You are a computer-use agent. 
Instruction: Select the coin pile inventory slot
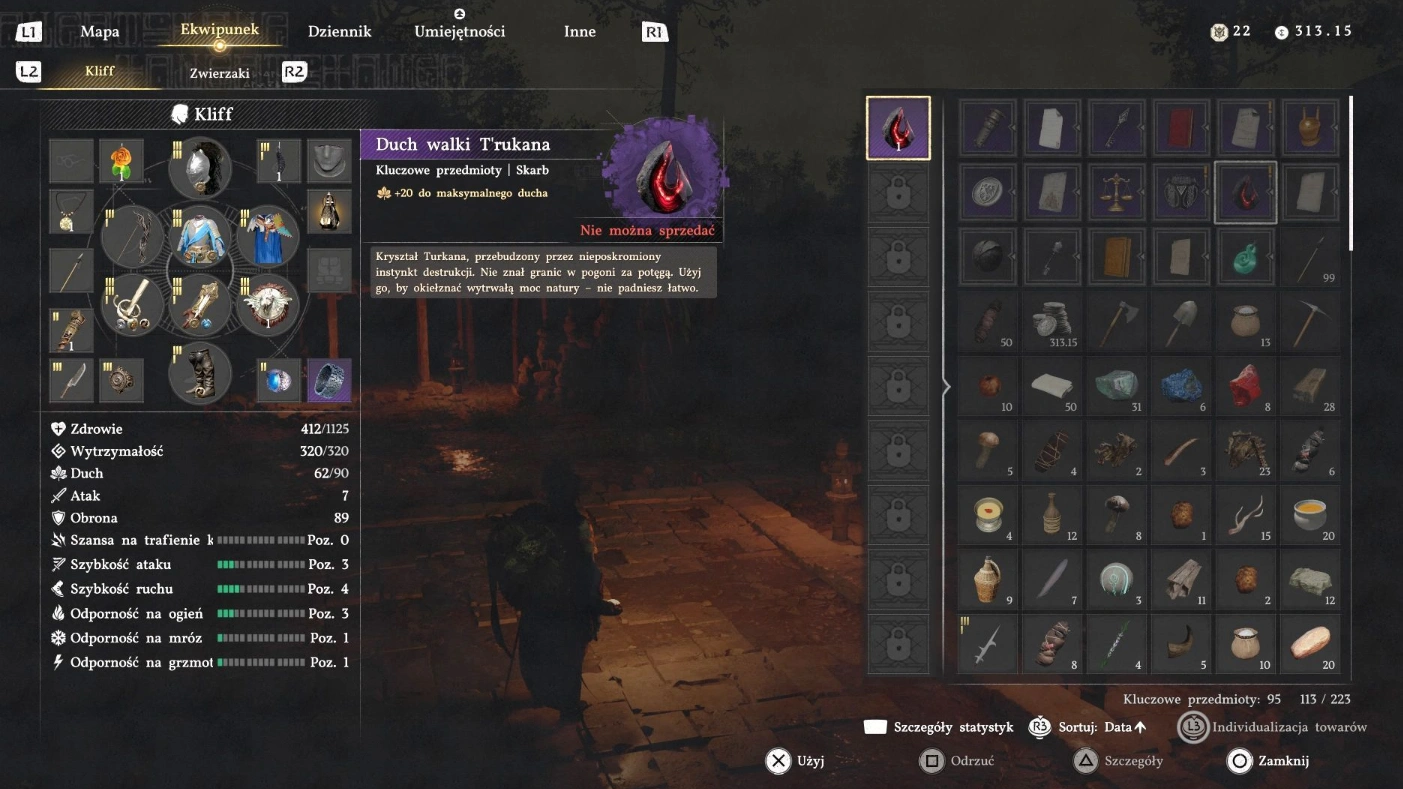1052,321
